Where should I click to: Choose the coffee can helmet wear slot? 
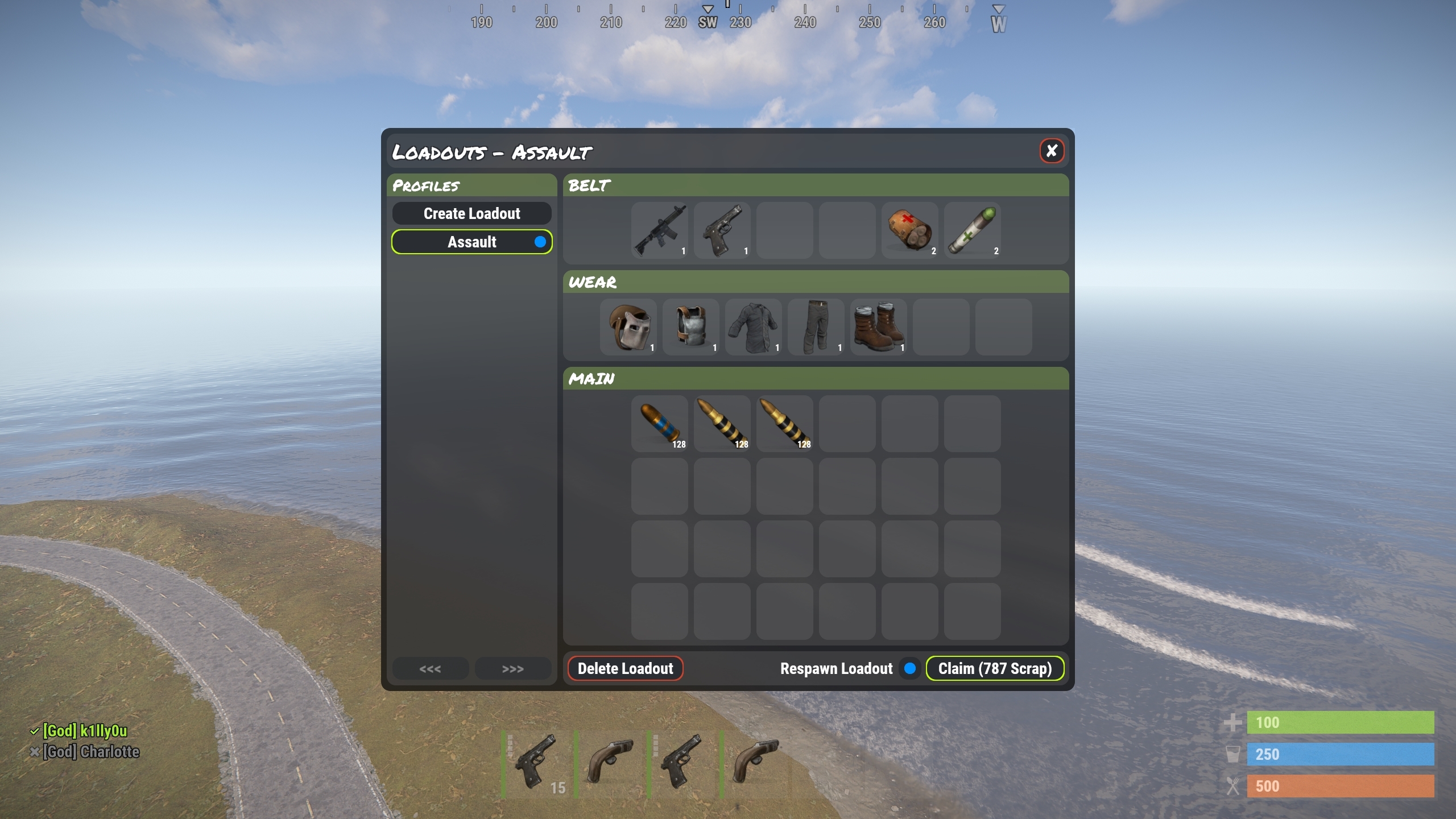coord(628,327)
